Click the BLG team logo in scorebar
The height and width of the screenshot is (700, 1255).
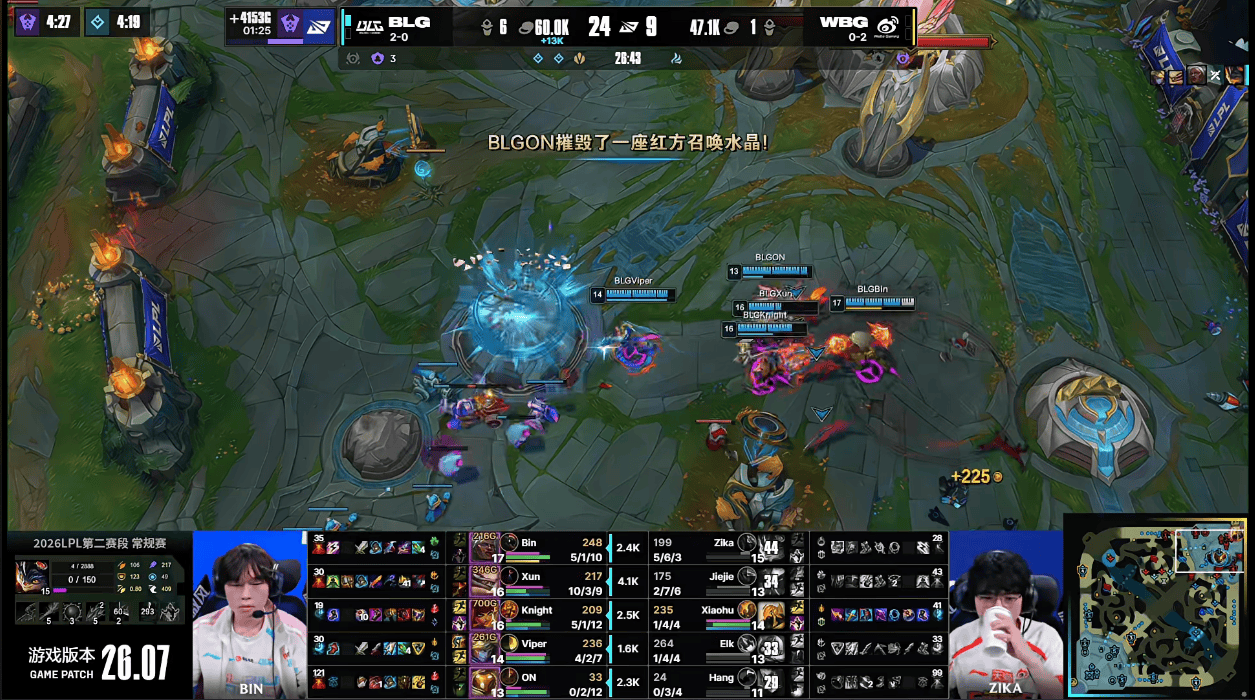pos(371,24)
